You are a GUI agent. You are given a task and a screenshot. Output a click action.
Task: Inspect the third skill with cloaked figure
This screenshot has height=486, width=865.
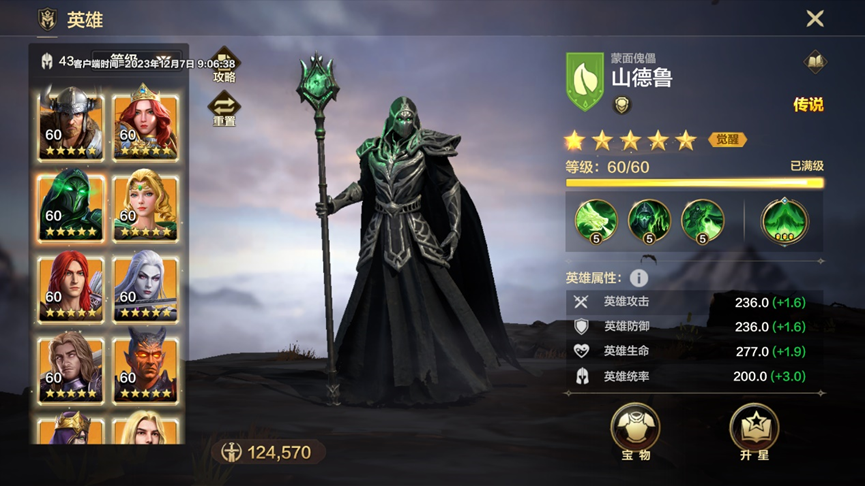point(702,220)
